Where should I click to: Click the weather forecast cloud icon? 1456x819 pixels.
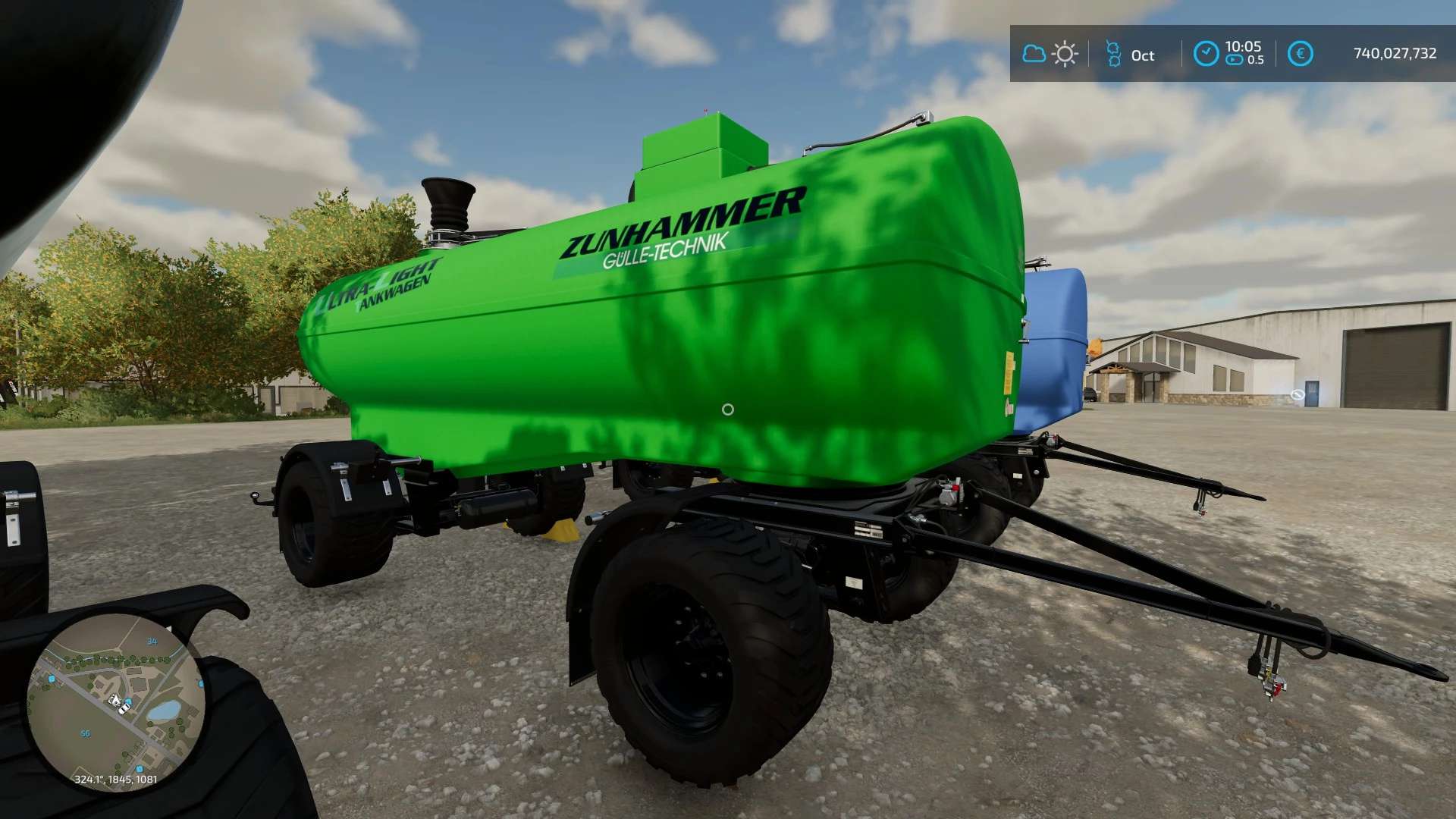tap(1034, 54)
